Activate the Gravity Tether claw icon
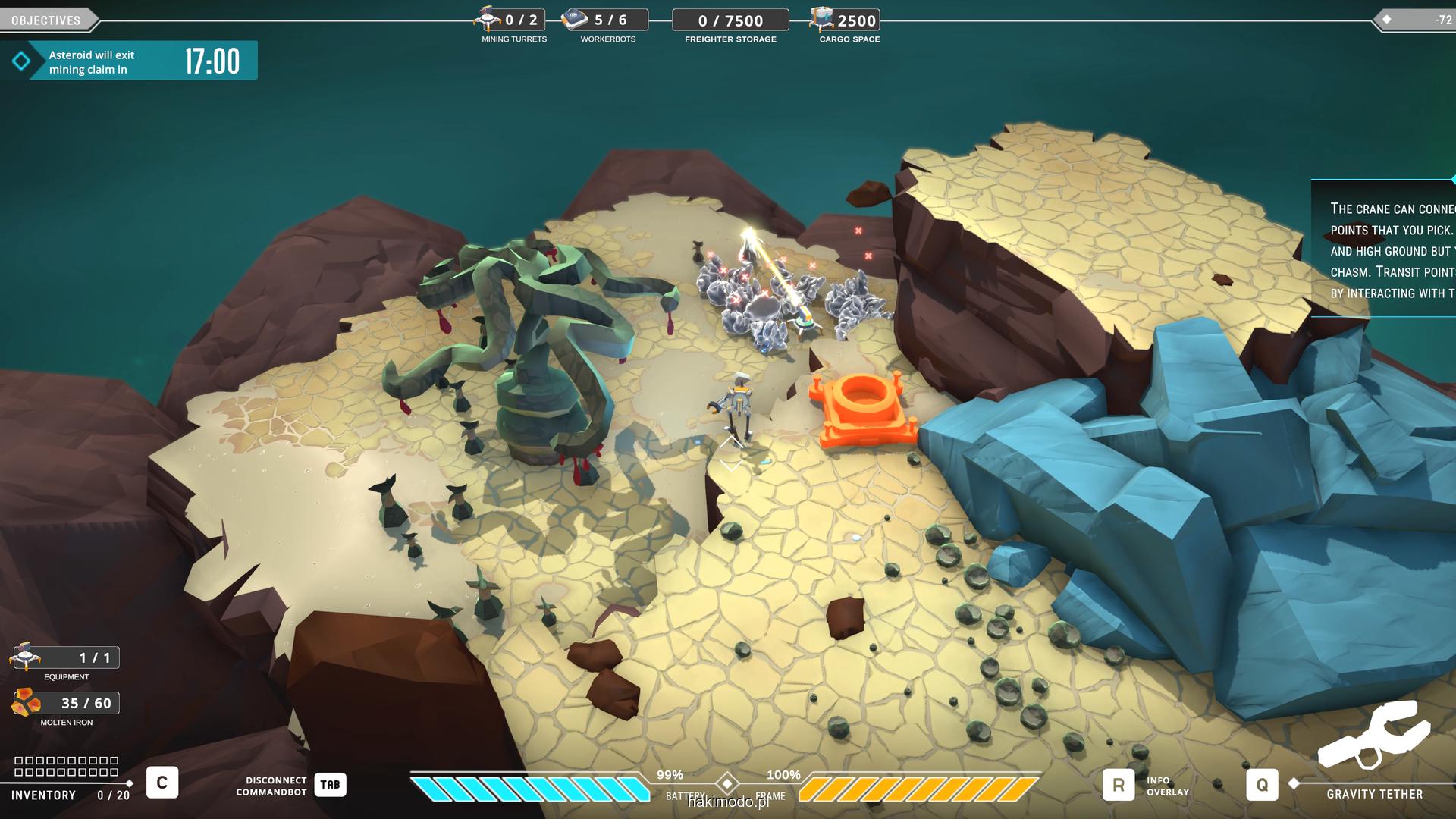This screenshot has height=819, width=1456. pyautogui.click(x=1373, y=736)
